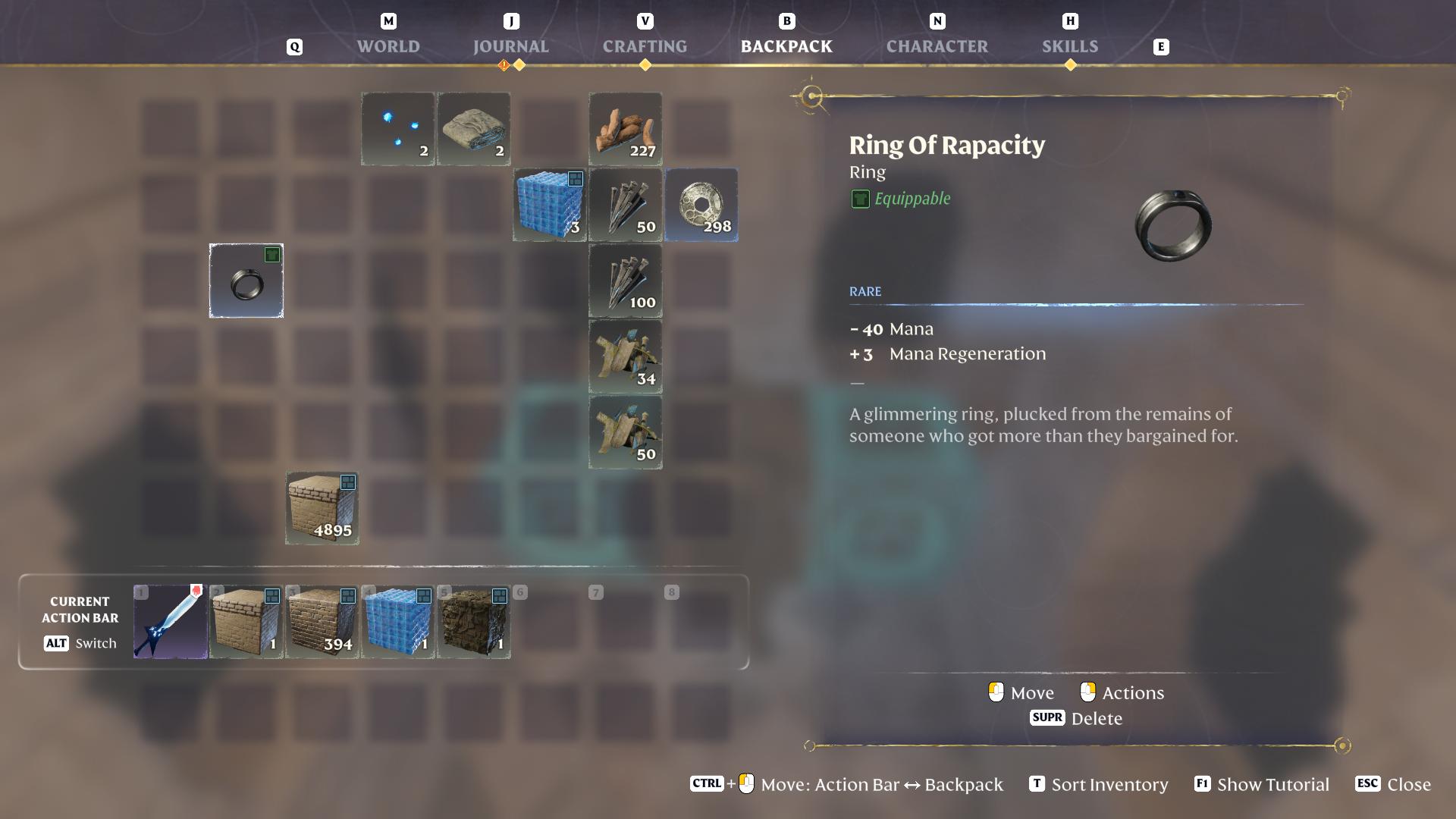Click the blue crystal block in action bar

click(398, 622)
